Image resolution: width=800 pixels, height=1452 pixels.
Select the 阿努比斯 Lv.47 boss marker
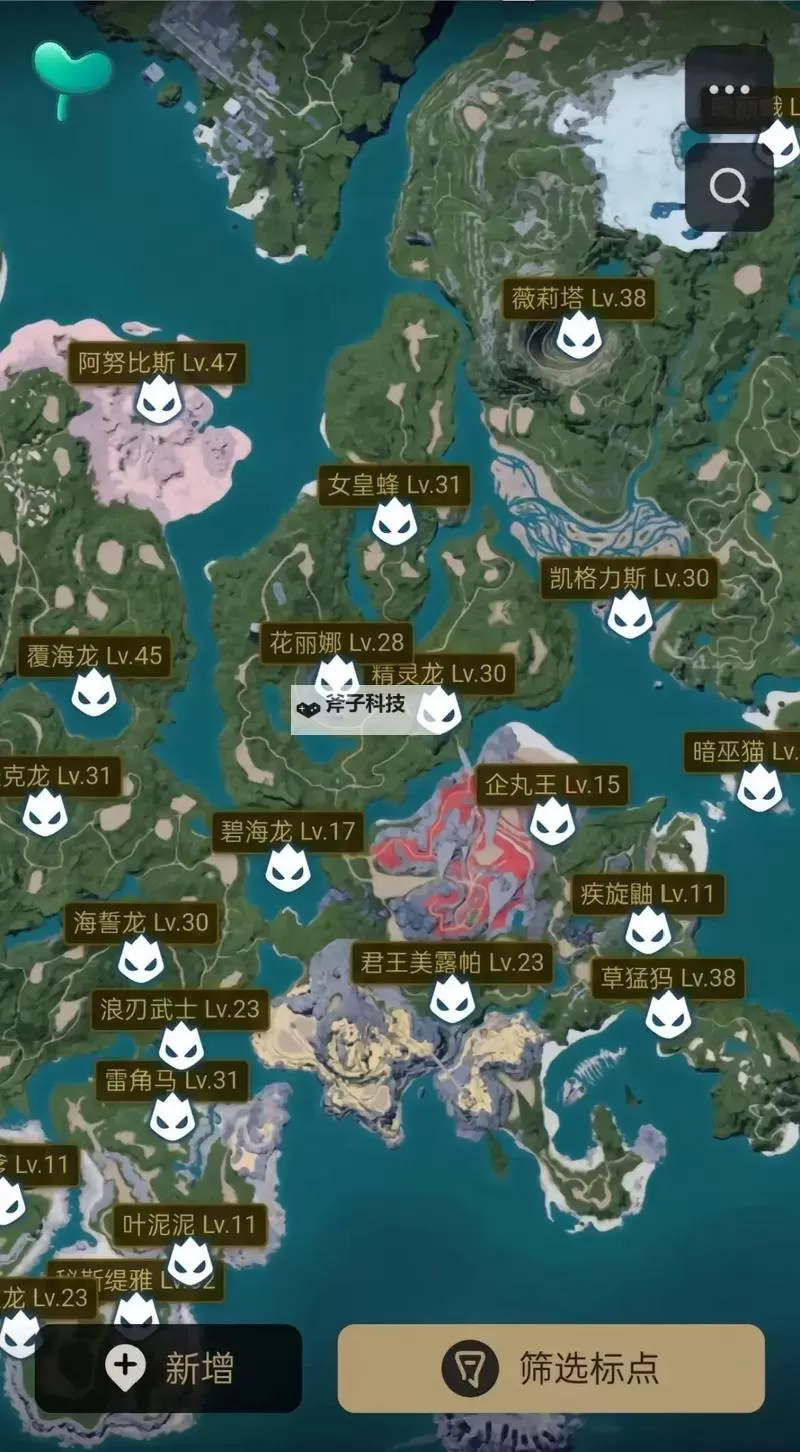coord(159,399)
